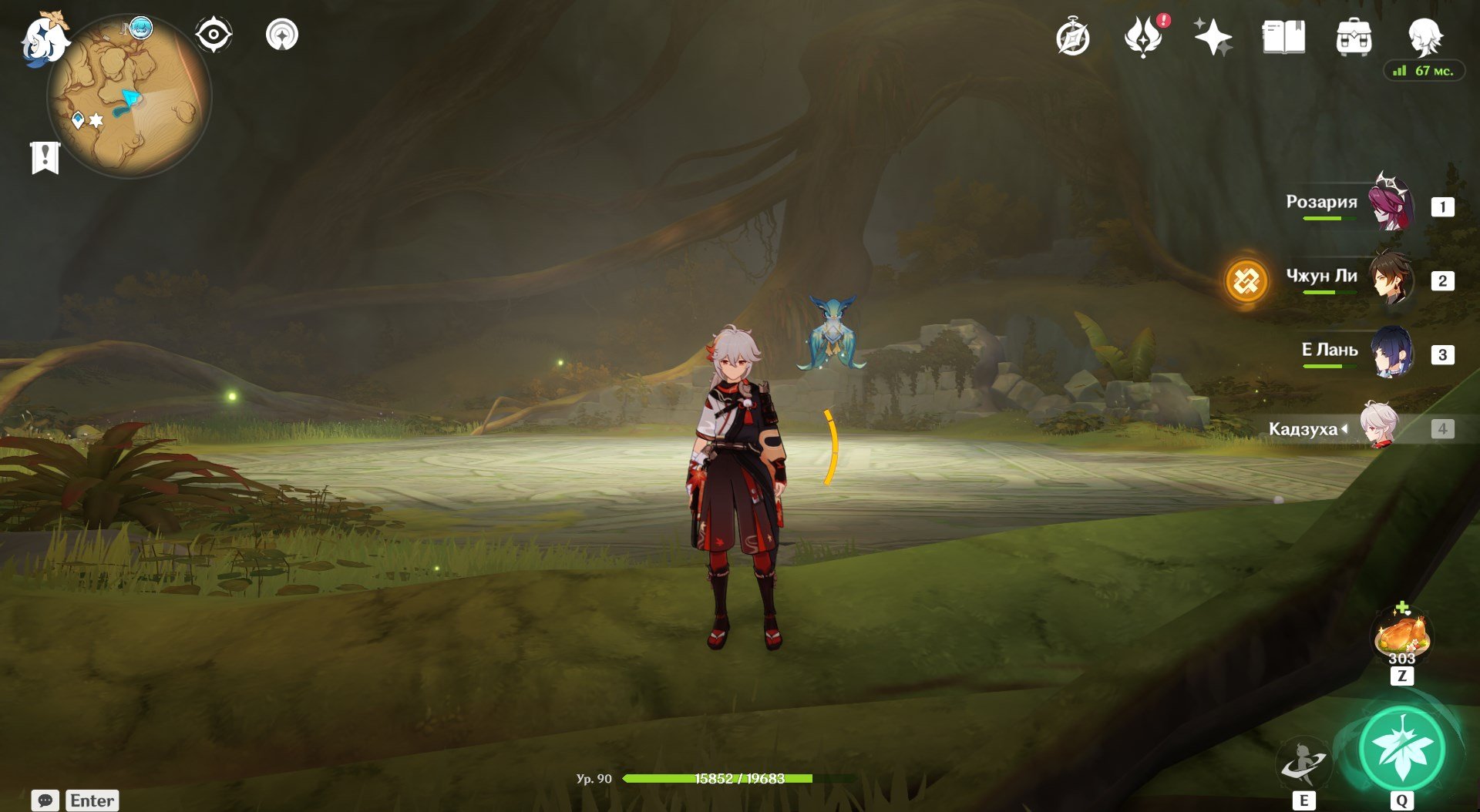Open the events icon with red alert
1480x812 pixels.
tap(1143, 37)
